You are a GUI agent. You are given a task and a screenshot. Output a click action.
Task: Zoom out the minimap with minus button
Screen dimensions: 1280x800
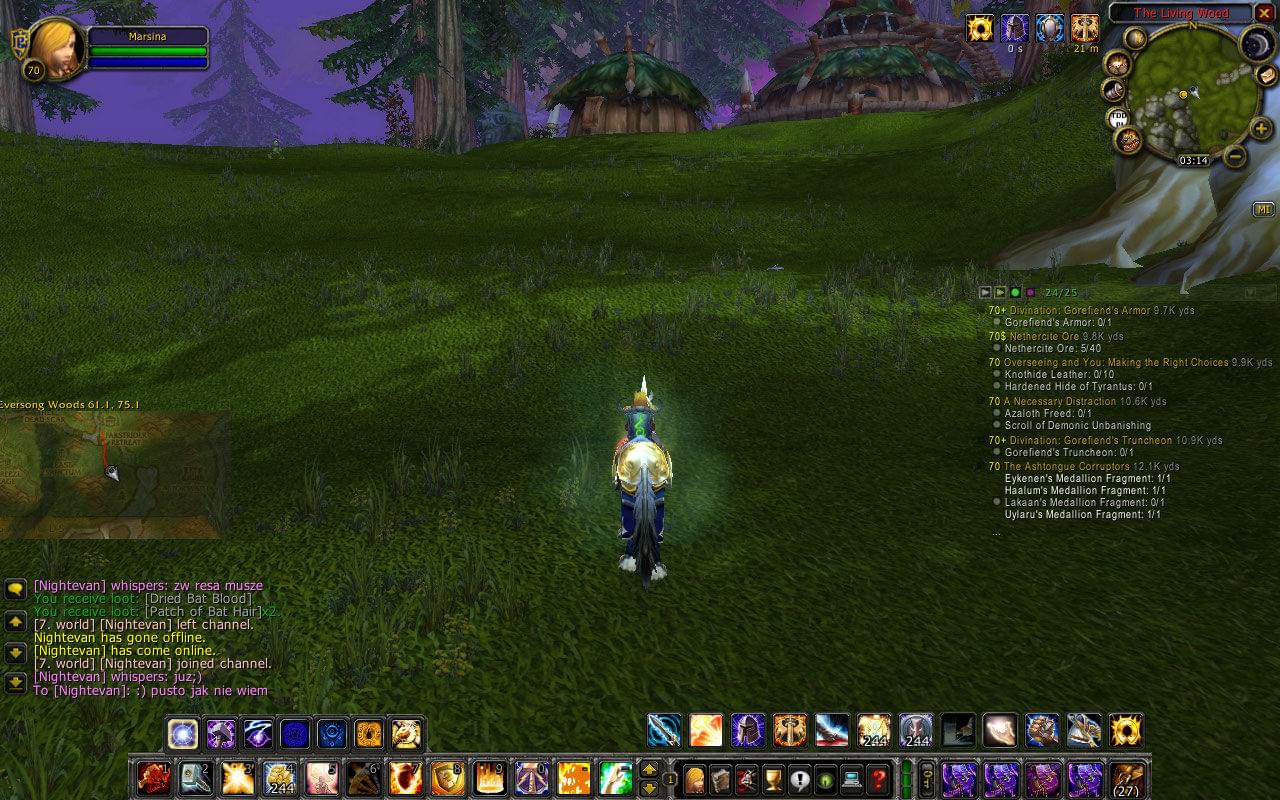pyautogui.click(x=1235, y=156)
